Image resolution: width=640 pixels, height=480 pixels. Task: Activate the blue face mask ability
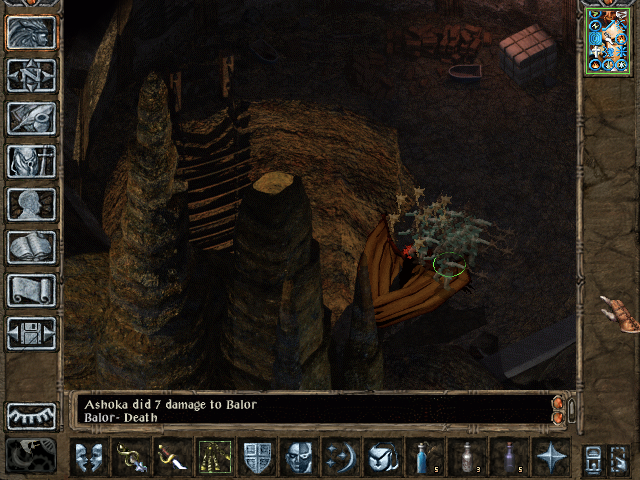[299, 457]
